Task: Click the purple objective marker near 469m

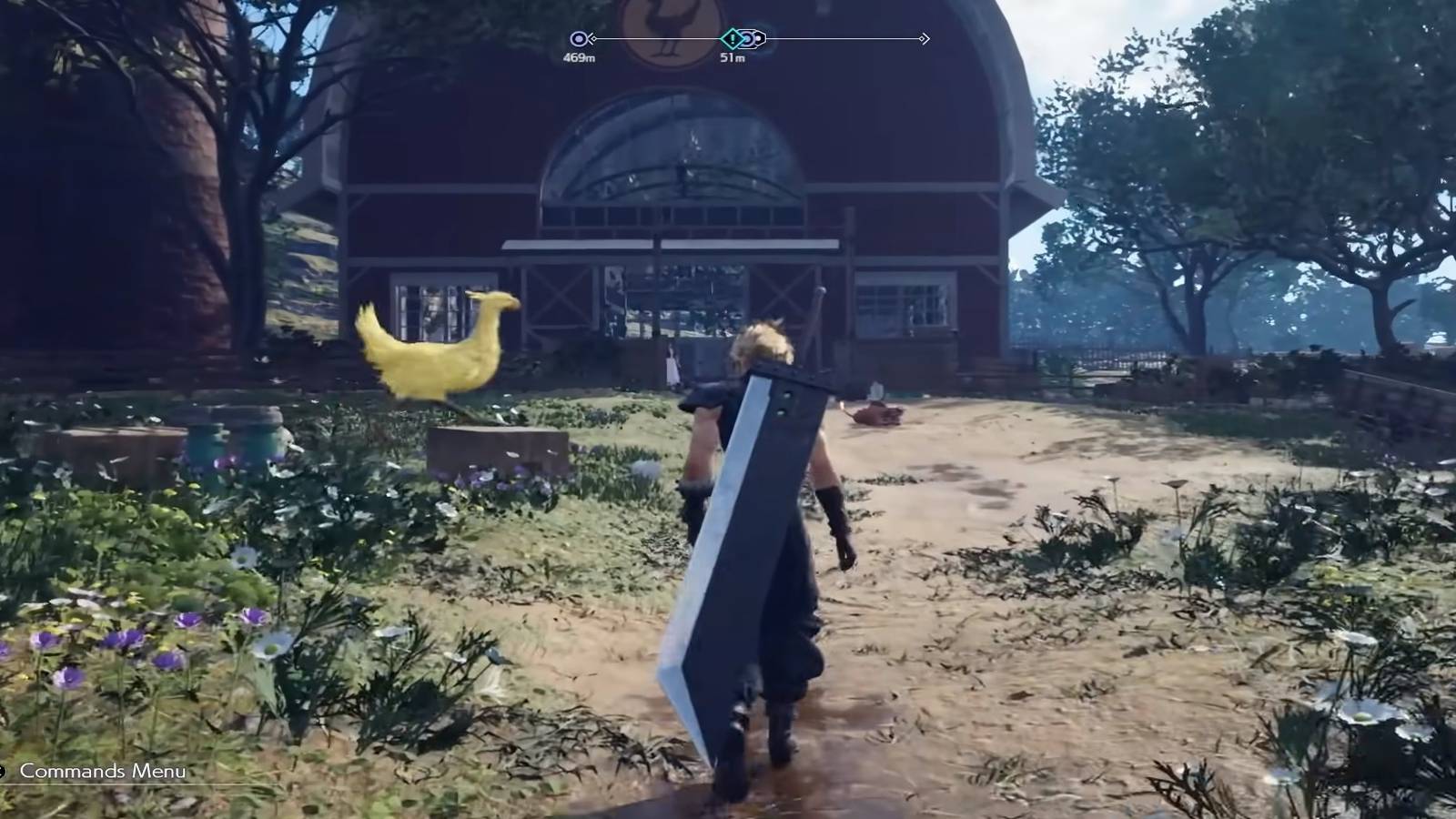Action: click(x=578, y=37)
